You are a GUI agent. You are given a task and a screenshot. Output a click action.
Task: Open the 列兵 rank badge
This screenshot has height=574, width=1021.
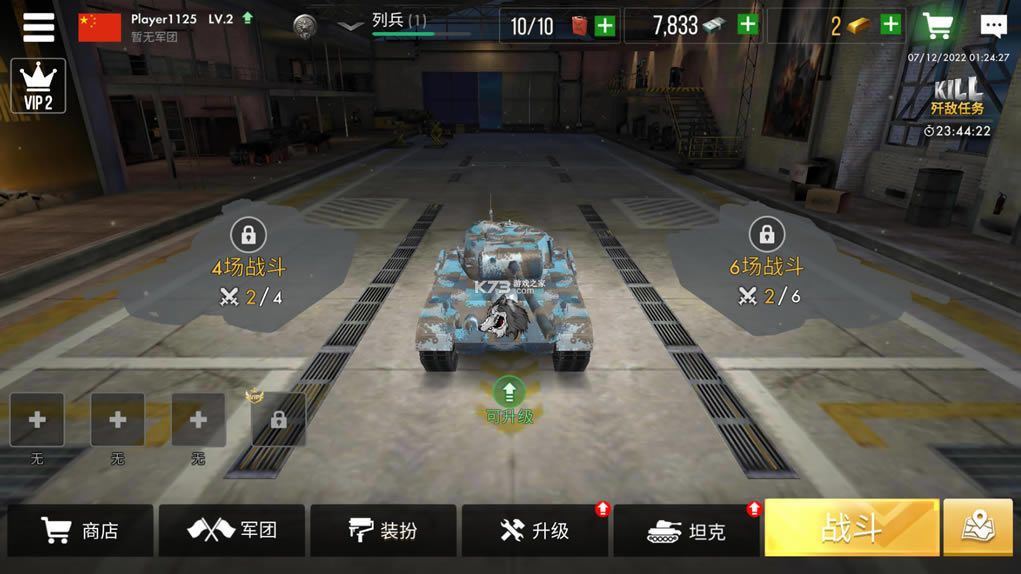coord(305,26)
